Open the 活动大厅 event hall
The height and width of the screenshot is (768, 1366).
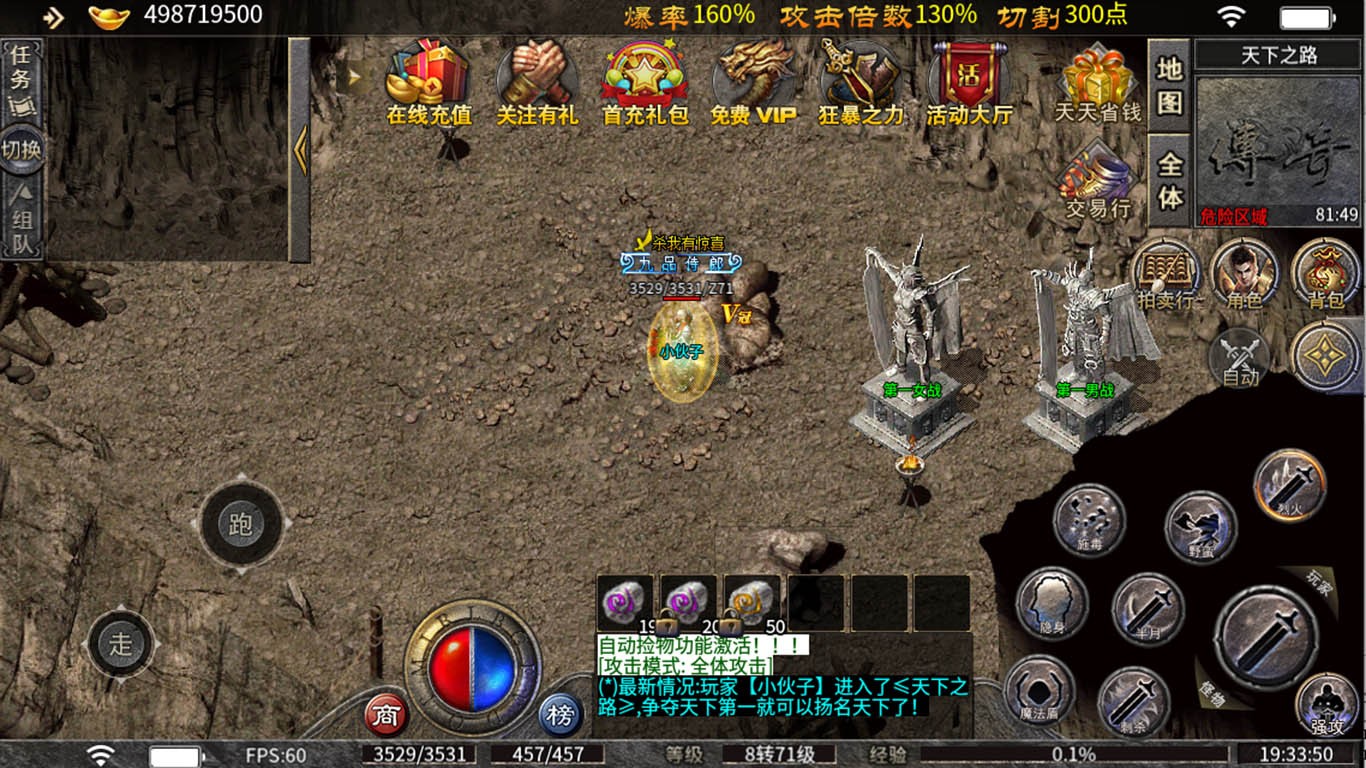969,83
